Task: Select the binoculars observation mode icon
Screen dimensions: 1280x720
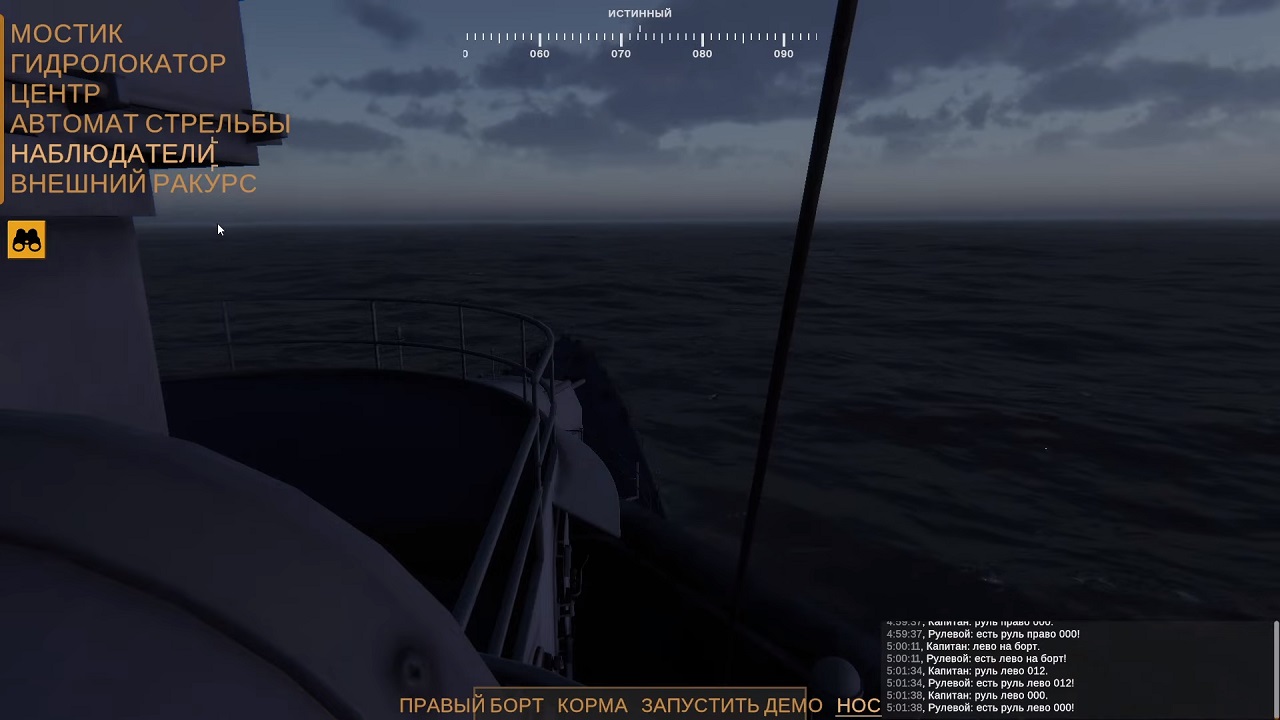Action: pos(26,239)
